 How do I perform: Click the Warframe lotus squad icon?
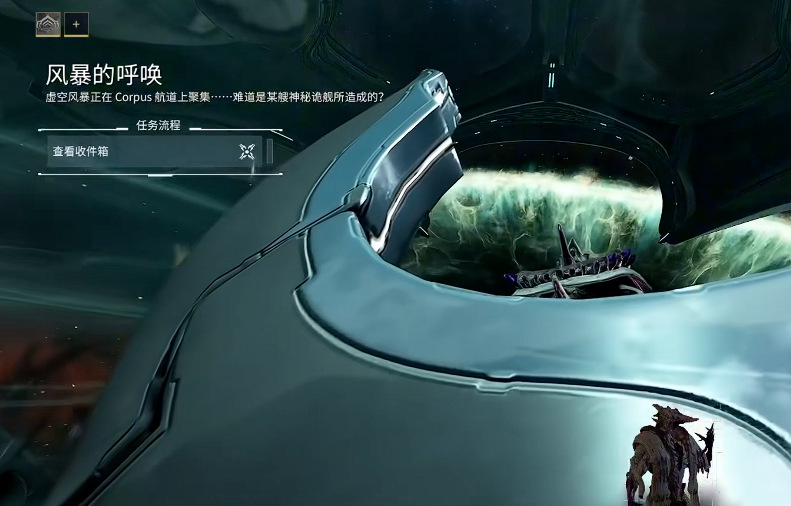point(48,23)
